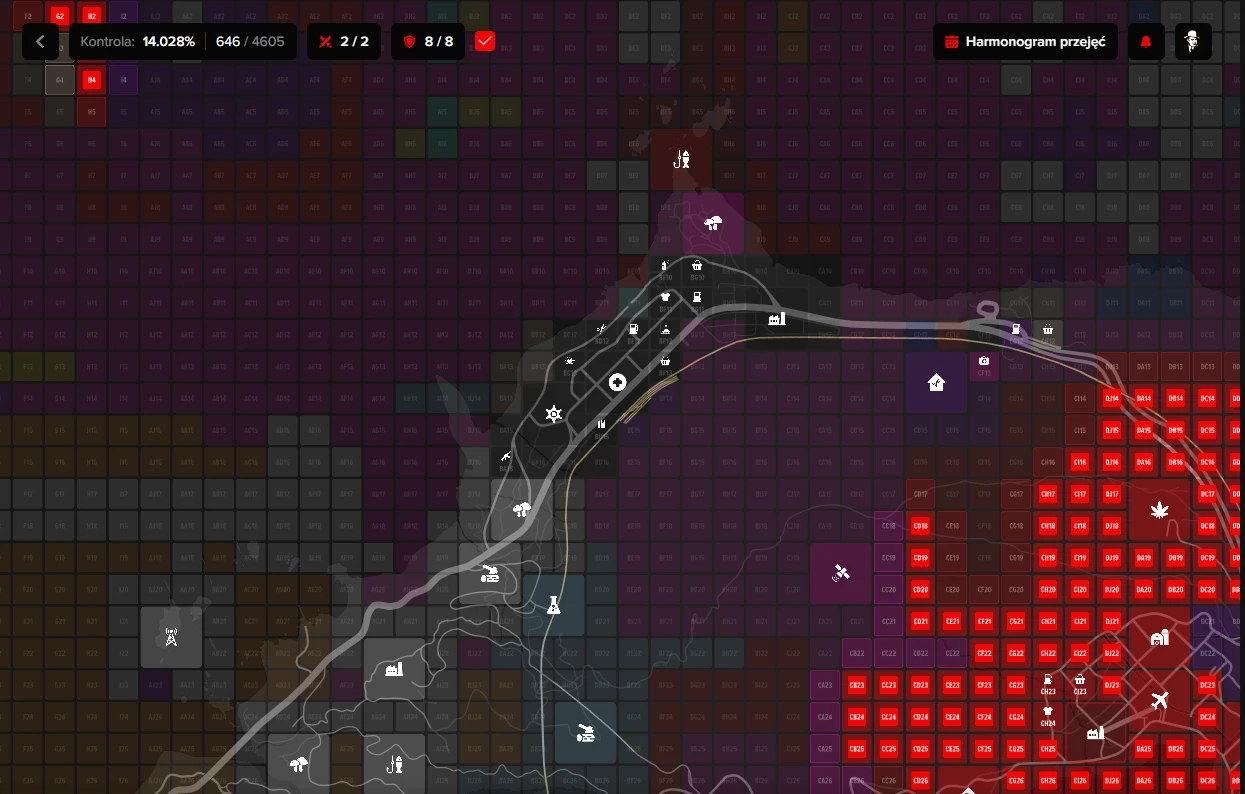Select the red CD18 map tile
This screenshot has width=1245, height=794.
click(x=921, y=526)
